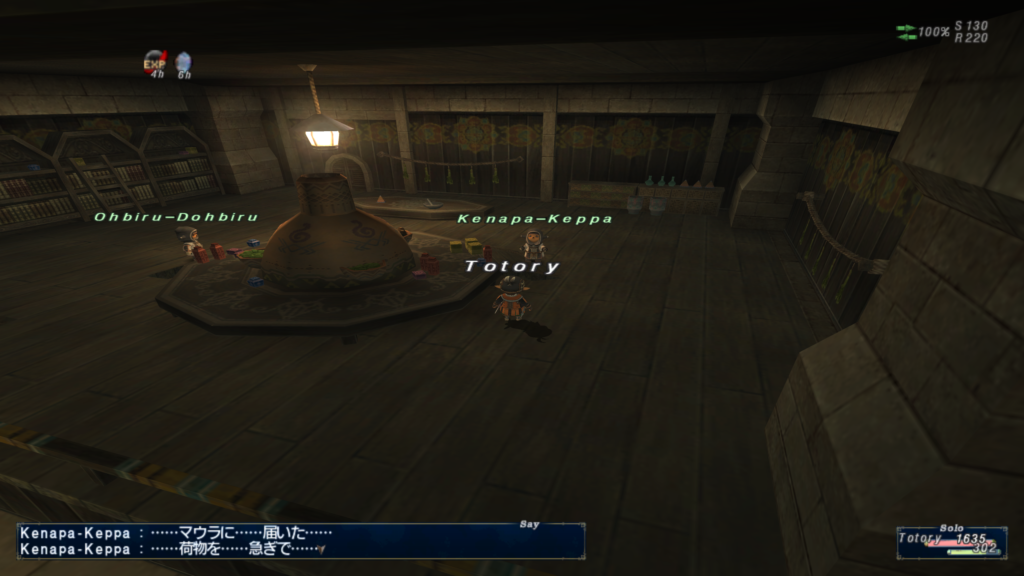Select the crystal status effect icon
Viewport: 1024px width, 576px height.
tap(183, 62)
